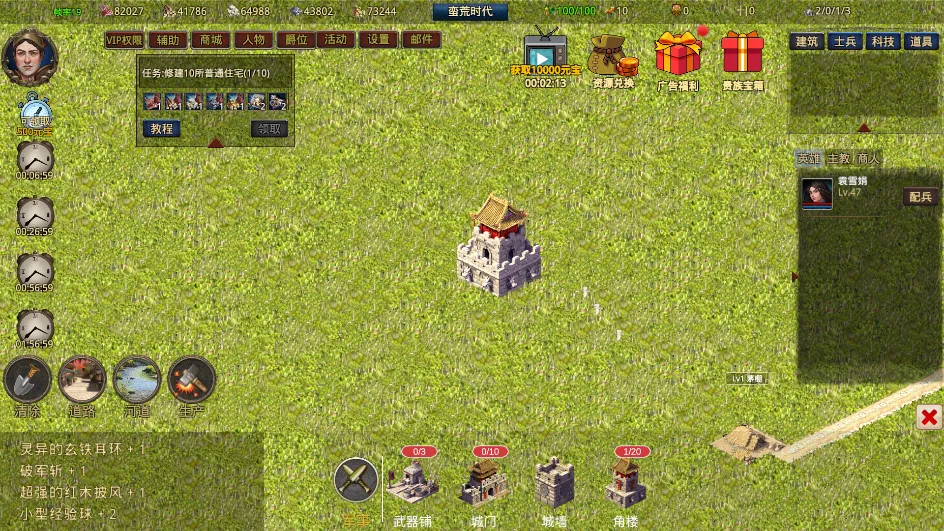944x531 pixels.
Task: Close the build bar with red X
Action: [x=929, y=417]
